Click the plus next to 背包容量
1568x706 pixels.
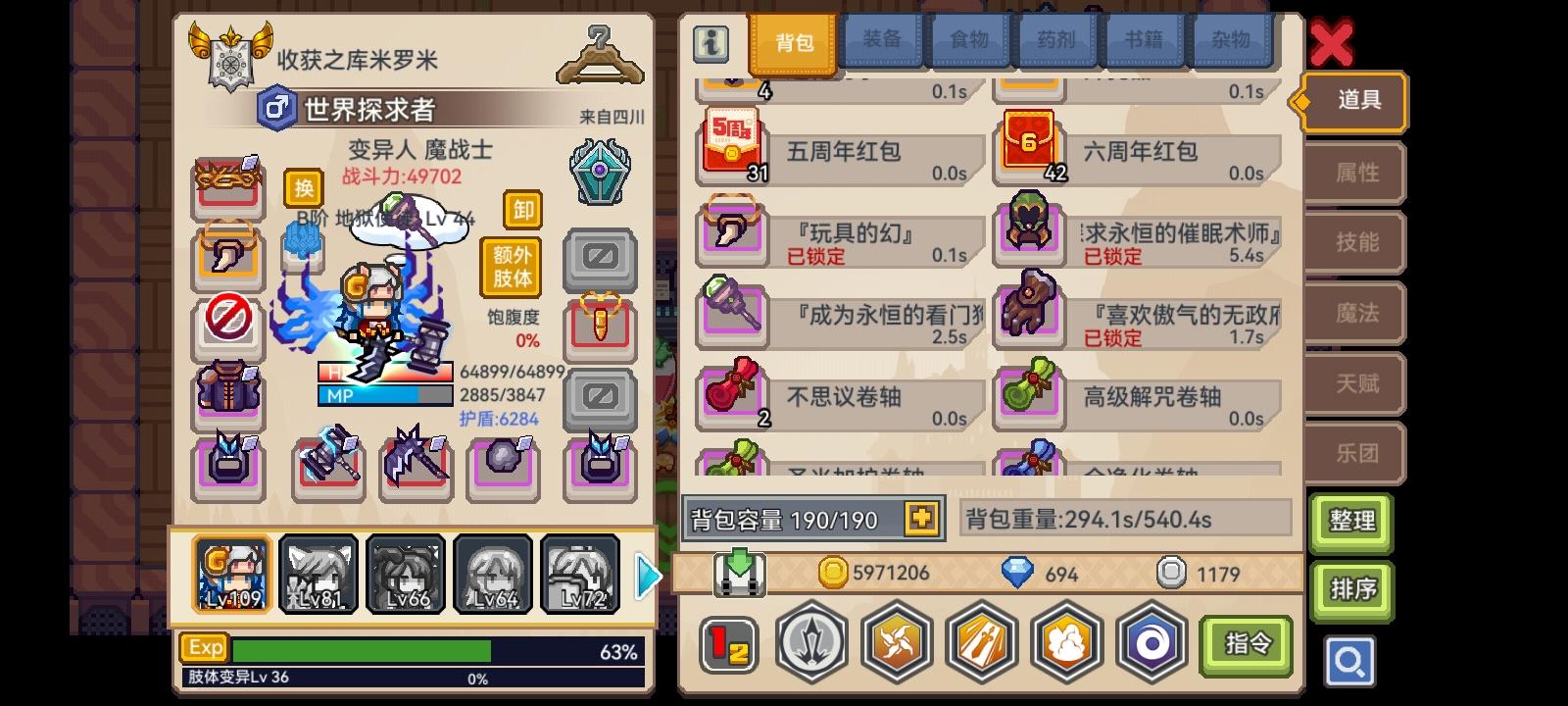922,518
